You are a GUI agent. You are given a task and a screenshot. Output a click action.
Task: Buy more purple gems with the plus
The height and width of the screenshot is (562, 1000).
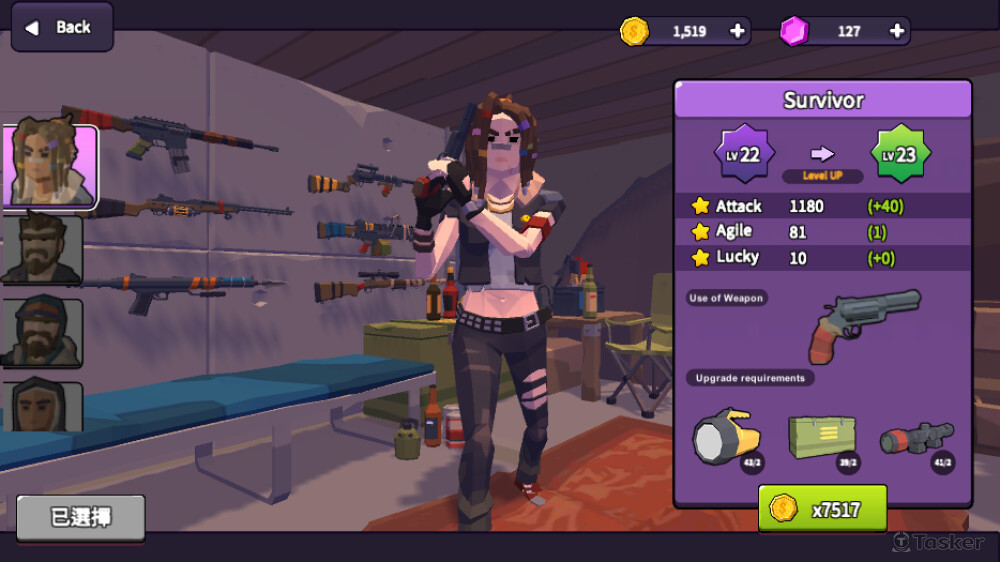(897, 31)
